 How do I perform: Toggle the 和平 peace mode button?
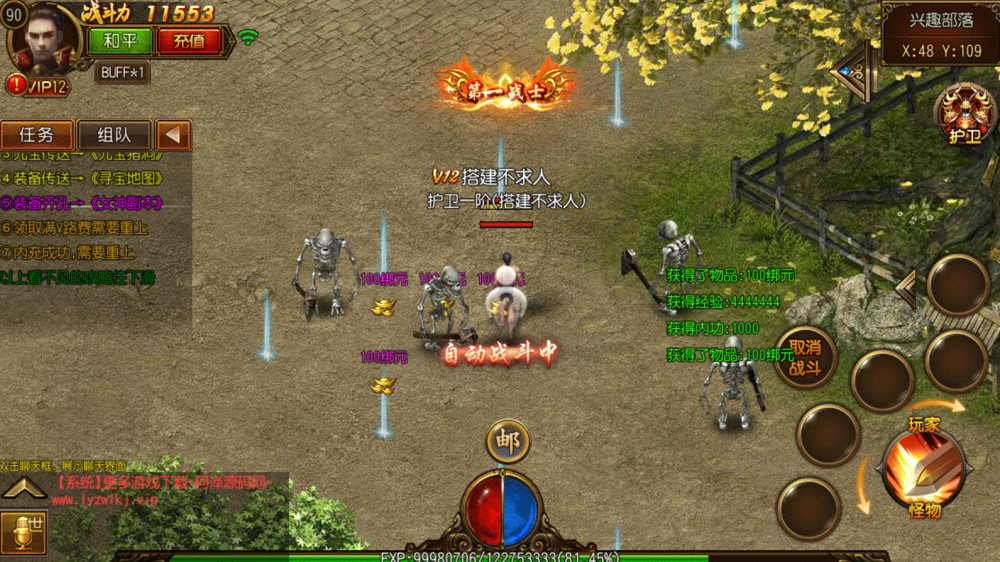point(119,41)
